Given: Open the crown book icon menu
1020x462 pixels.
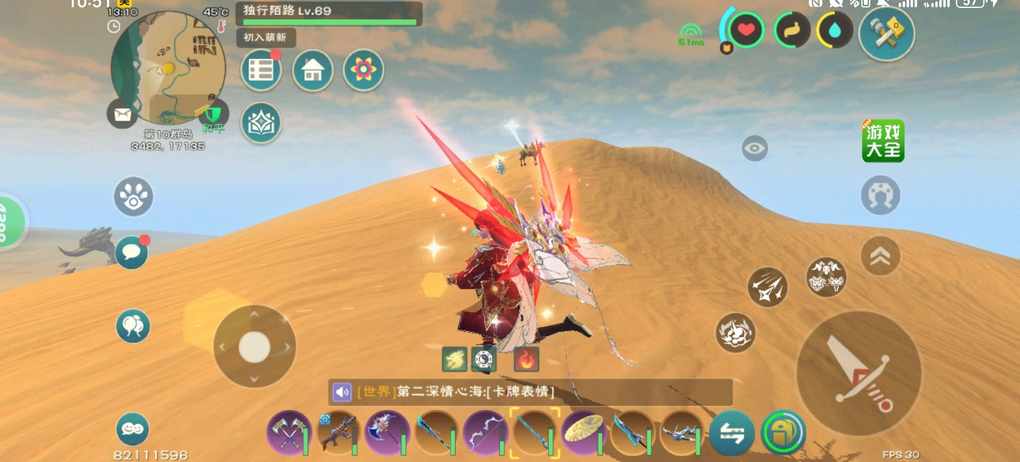Looking at the screenshot, I should 261,123.
